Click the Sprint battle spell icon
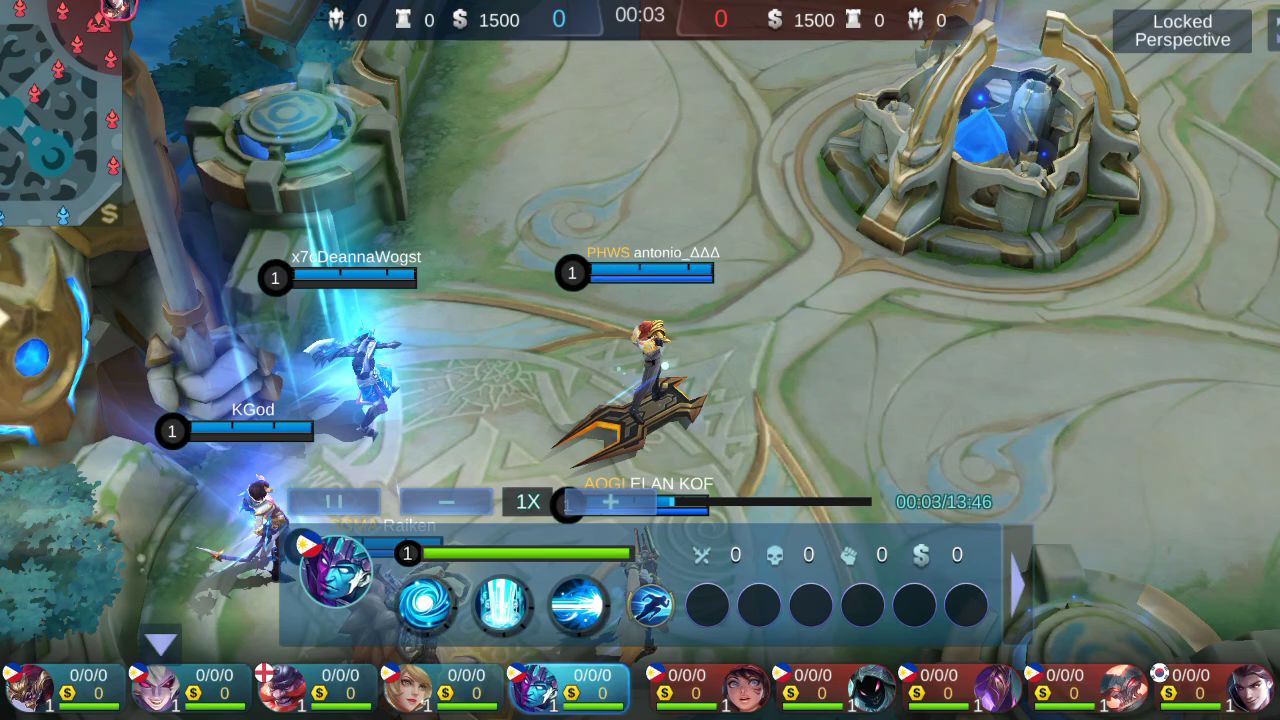1280x720 pixels. click(x=650, y=605)
